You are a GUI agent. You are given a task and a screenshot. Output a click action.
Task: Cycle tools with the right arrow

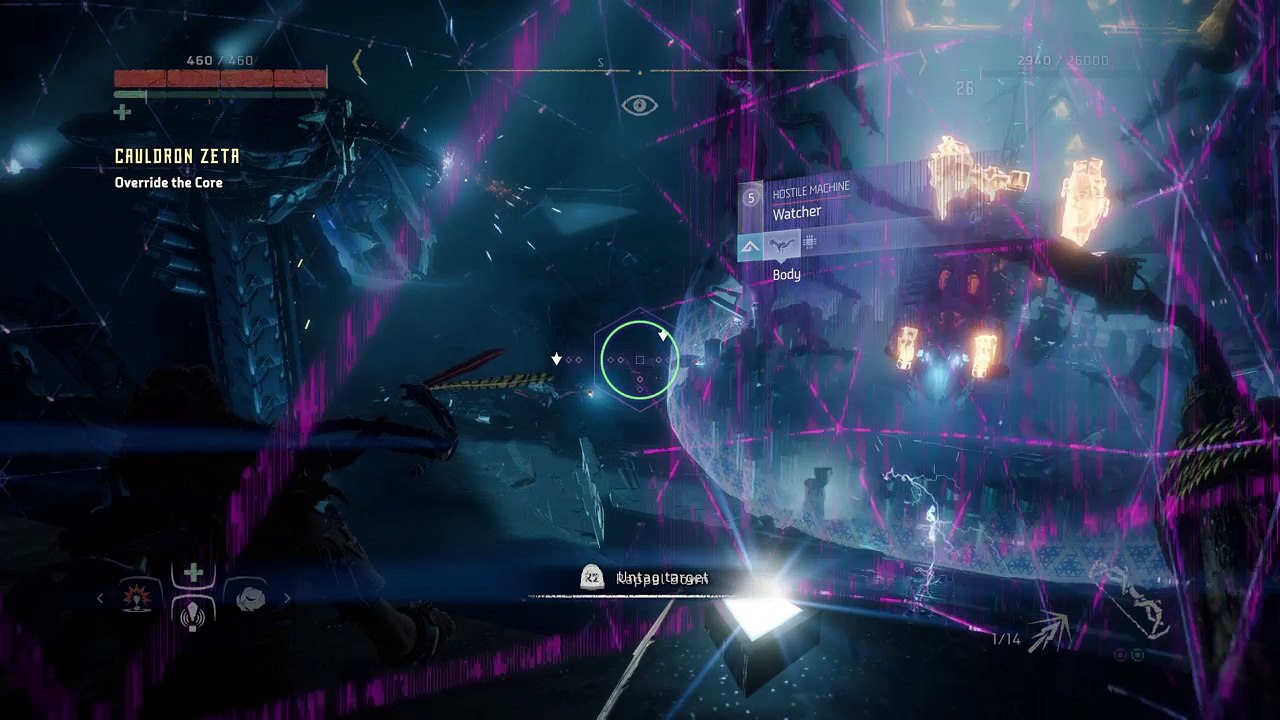point(287,599)
